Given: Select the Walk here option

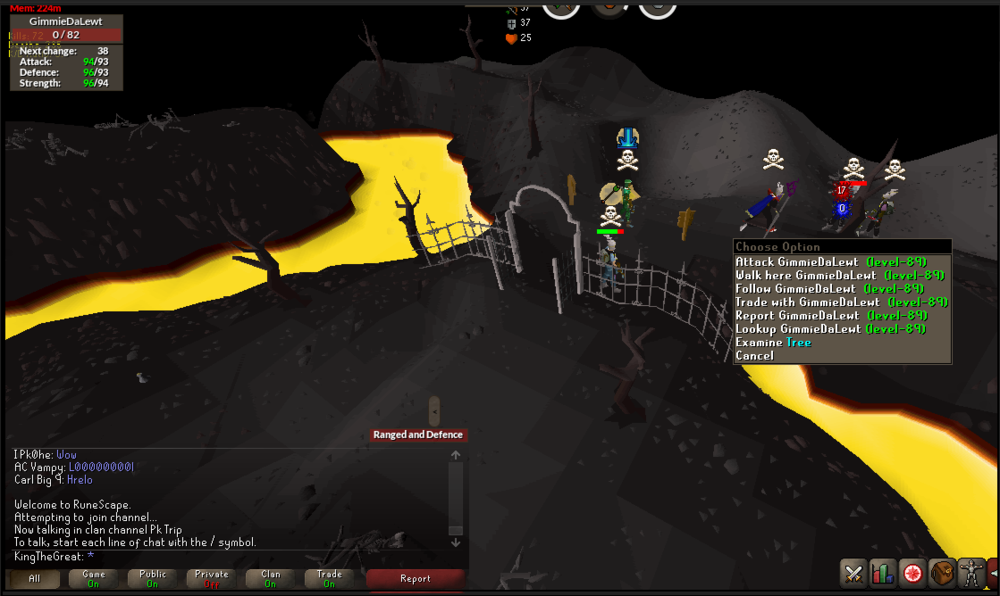Looking at the screenshot, I should [830, 275].
